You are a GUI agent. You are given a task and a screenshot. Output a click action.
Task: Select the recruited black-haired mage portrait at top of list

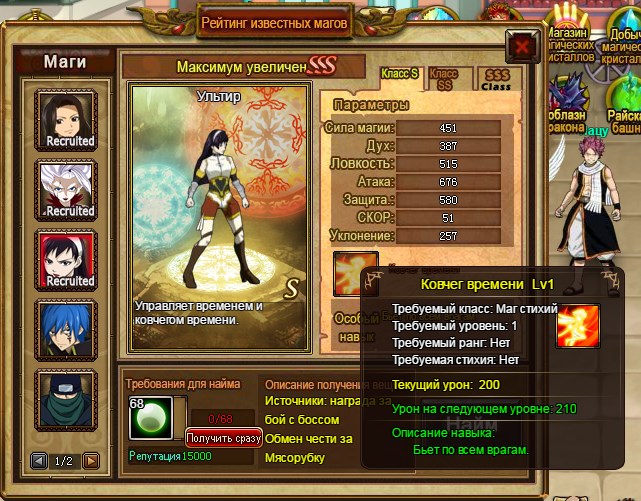click(x=69, y=120)
